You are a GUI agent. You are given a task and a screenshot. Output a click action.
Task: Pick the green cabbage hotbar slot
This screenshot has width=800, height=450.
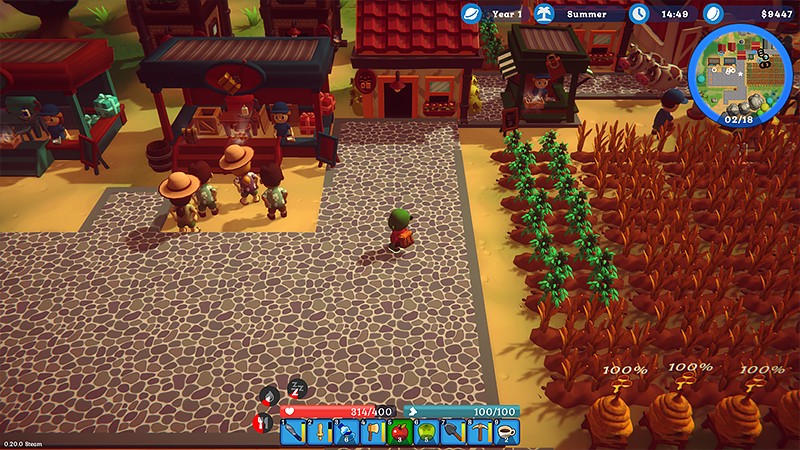tap(425, 432)
